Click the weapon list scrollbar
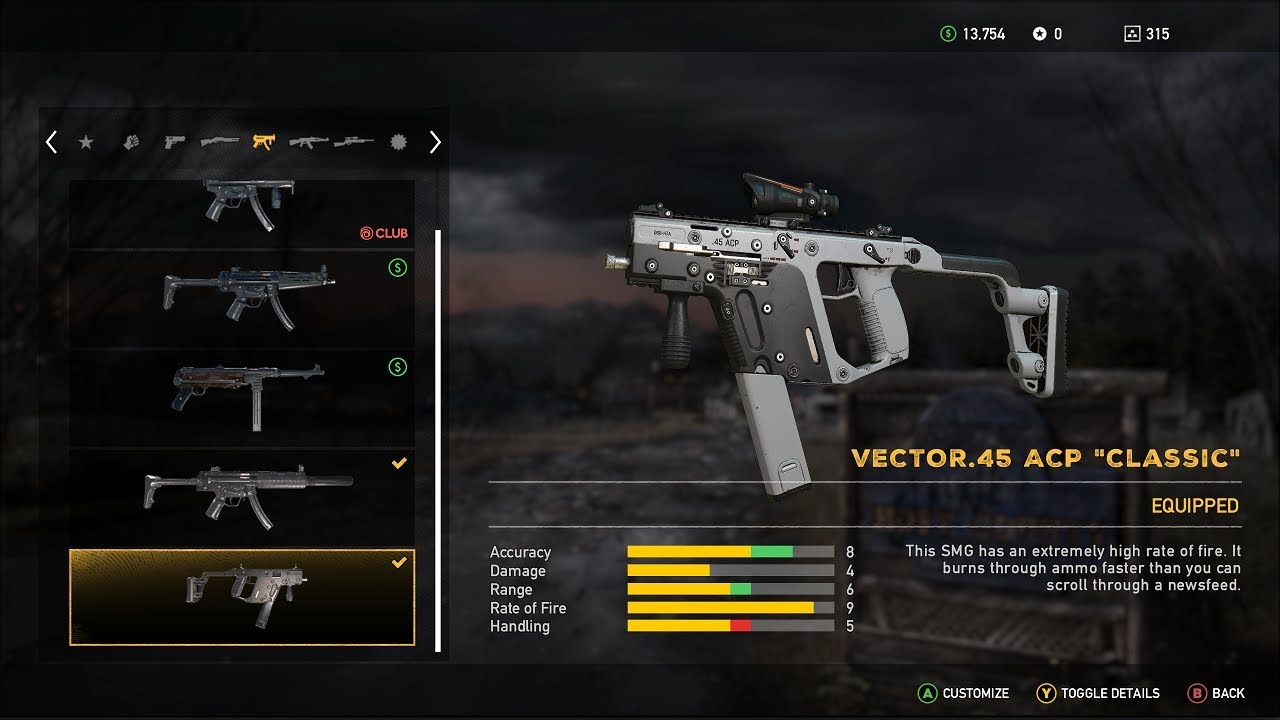 point(438,440)
